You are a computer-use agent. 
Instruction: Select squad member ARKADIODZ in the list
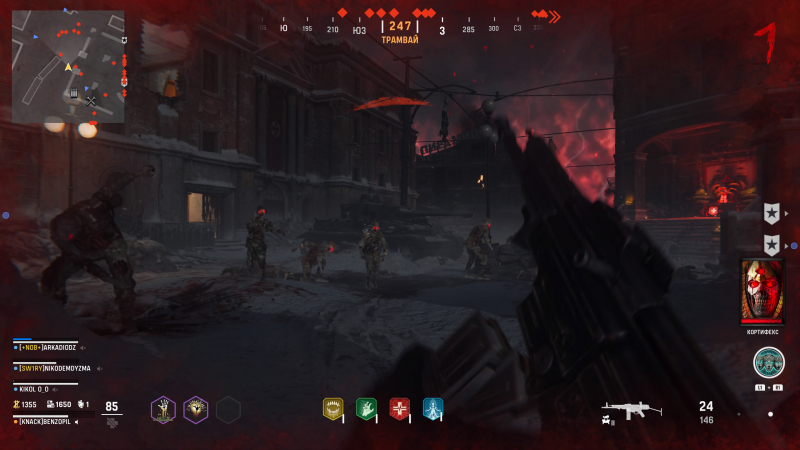point(60,347)
